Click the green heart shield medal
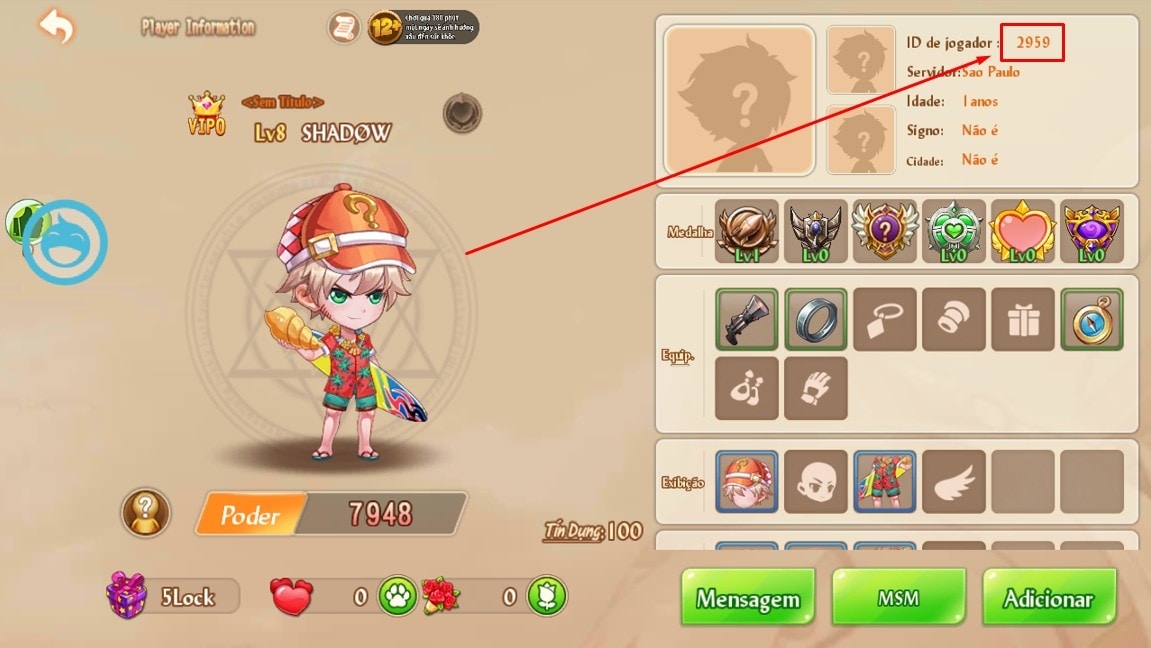The image size is (1151, 648). (x=954, y=232)
